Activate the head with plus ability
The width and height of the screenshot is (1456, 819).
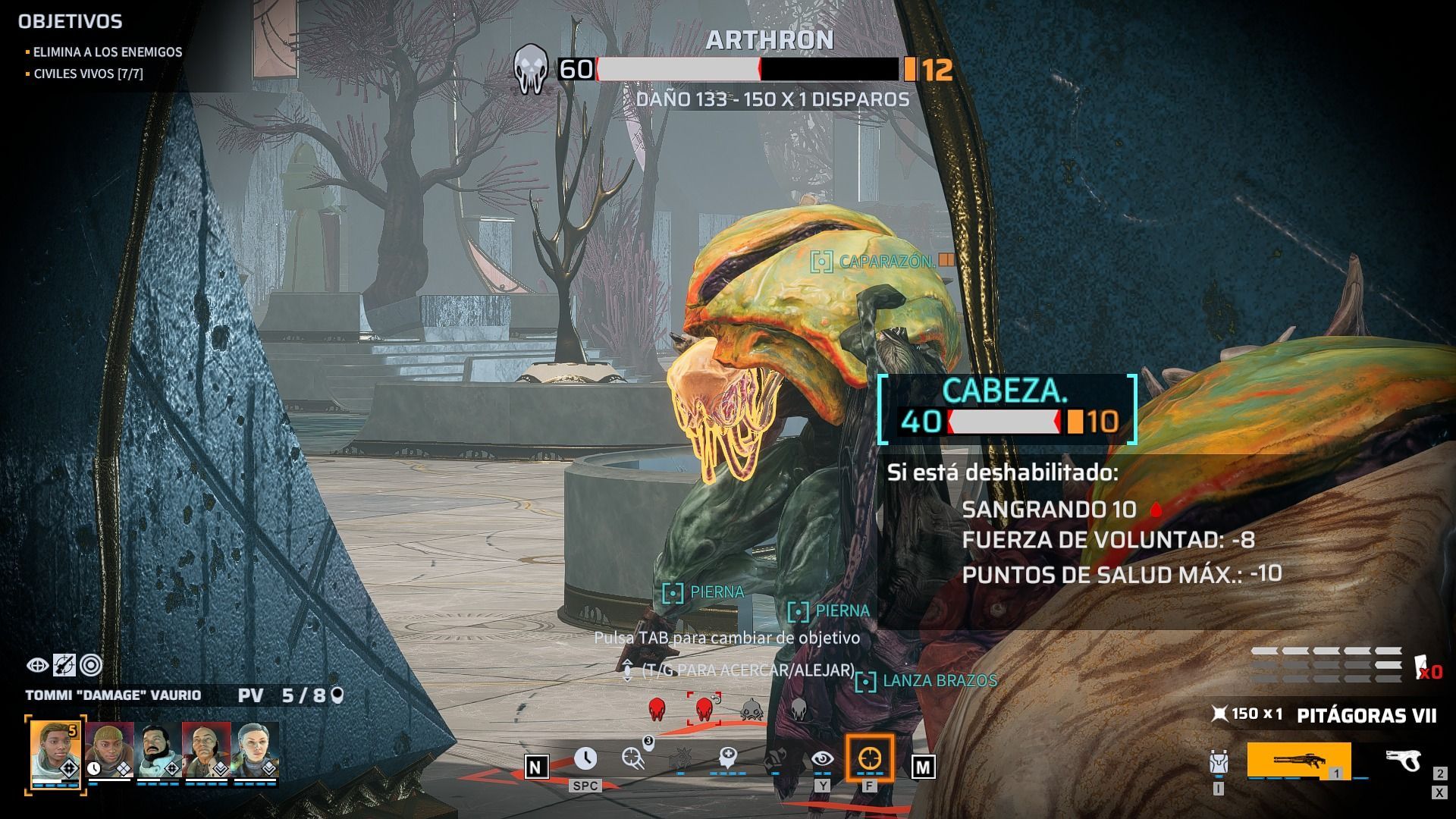click(x=727, y=758)
